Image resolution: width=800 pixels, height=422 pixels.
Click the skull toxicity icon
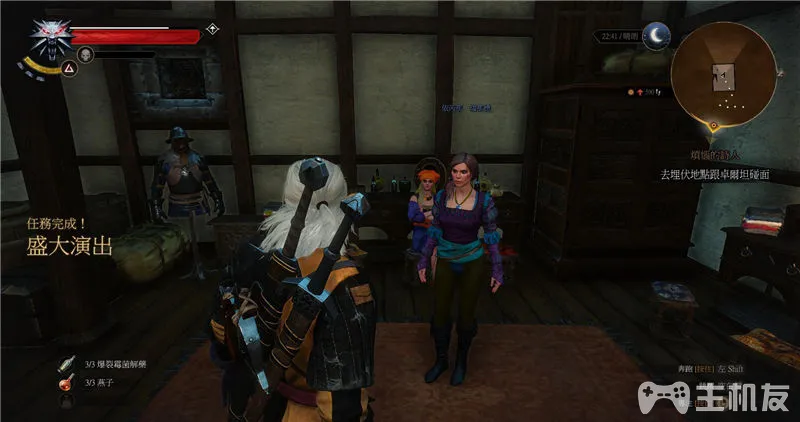coord(86,55)
